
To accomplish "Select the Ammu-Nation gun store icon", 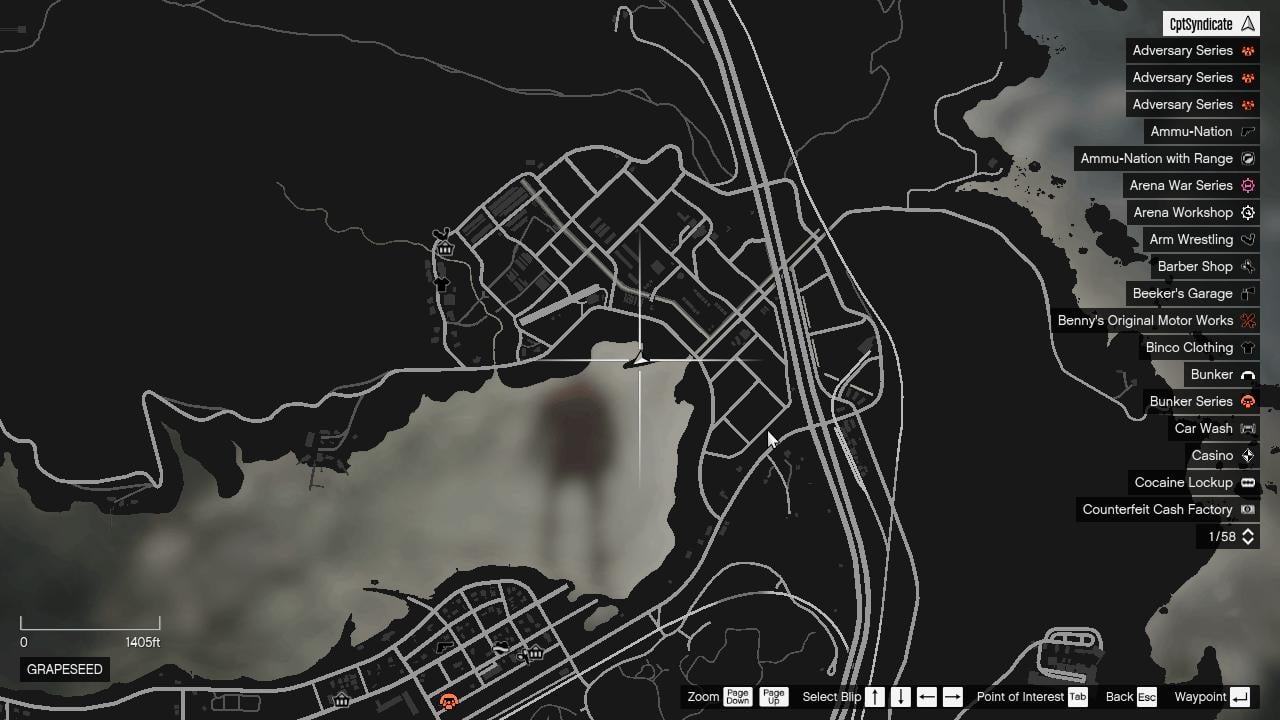I will pyautogui.click(x=1247, y=131).
